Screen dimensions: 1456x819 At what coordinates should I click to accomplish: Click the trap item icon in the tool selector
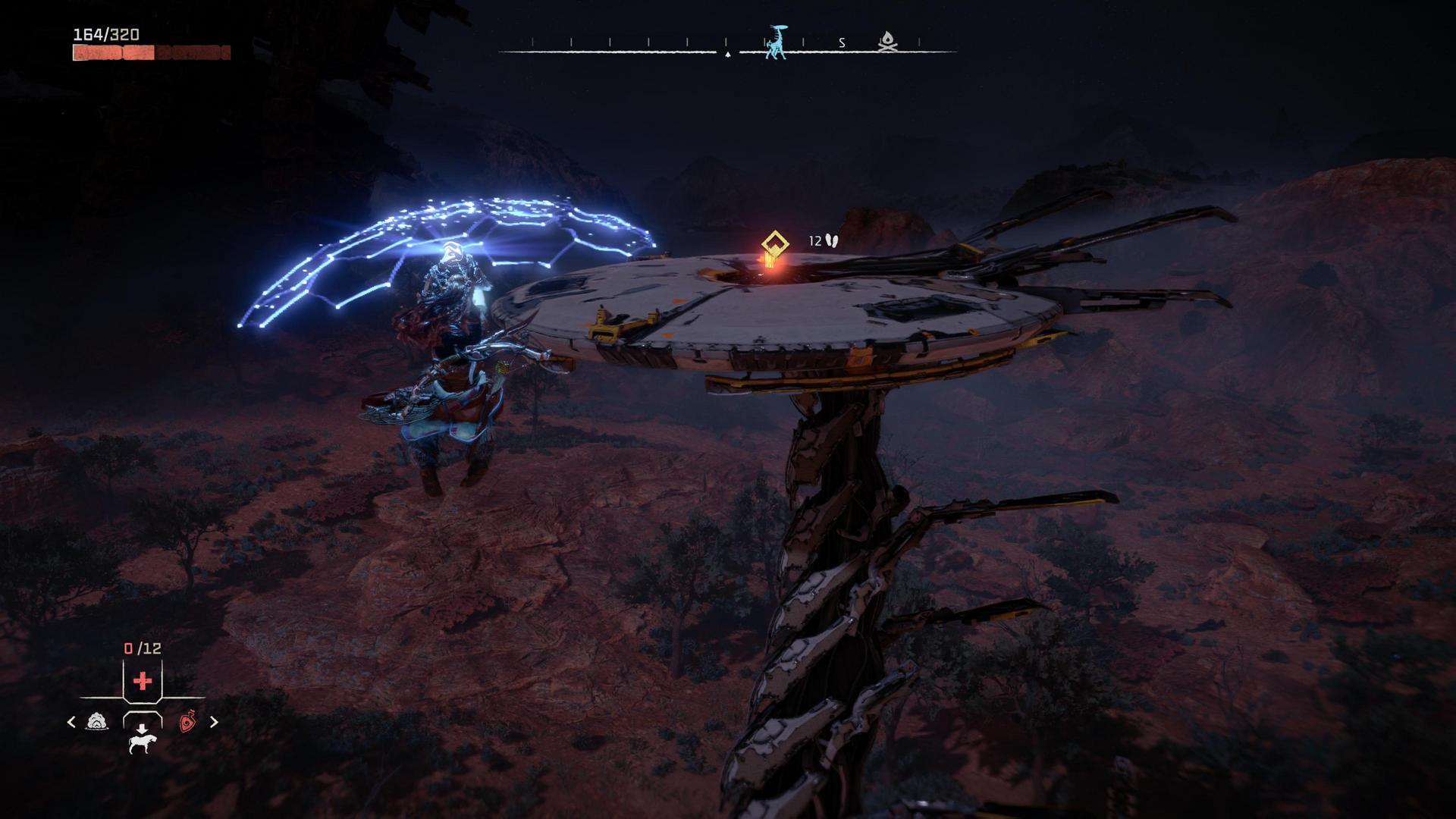[x=96, y=721]
